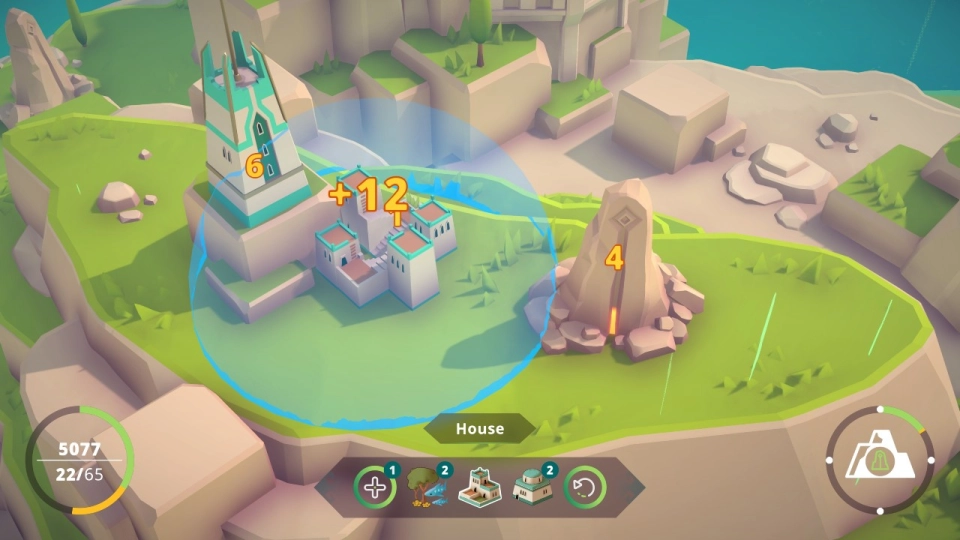Select the tree and fish building tile

click(x=428, y=488)
